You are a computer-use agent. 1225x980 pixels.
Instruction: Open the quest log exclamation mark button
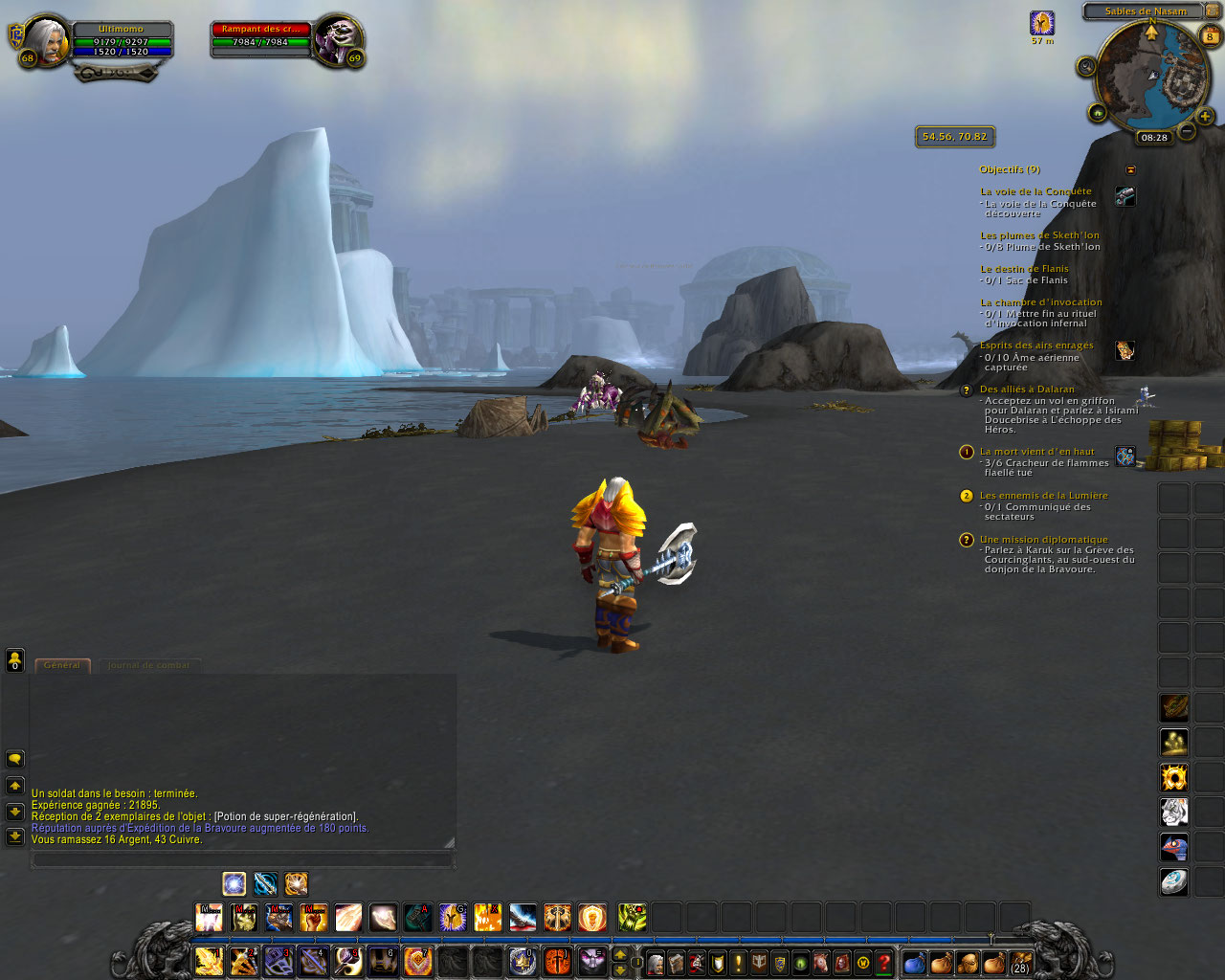pos(739,963)
